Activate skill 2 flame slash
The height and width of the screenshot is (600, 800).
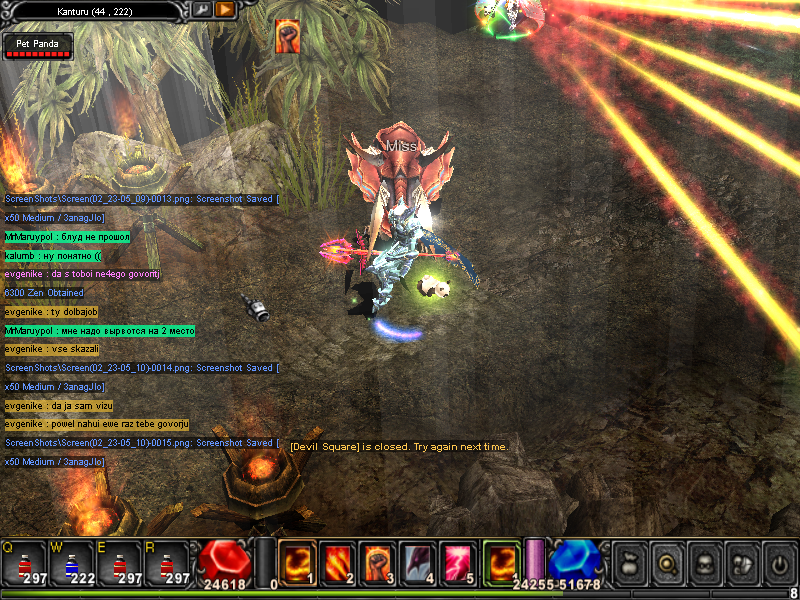point(338,563)
